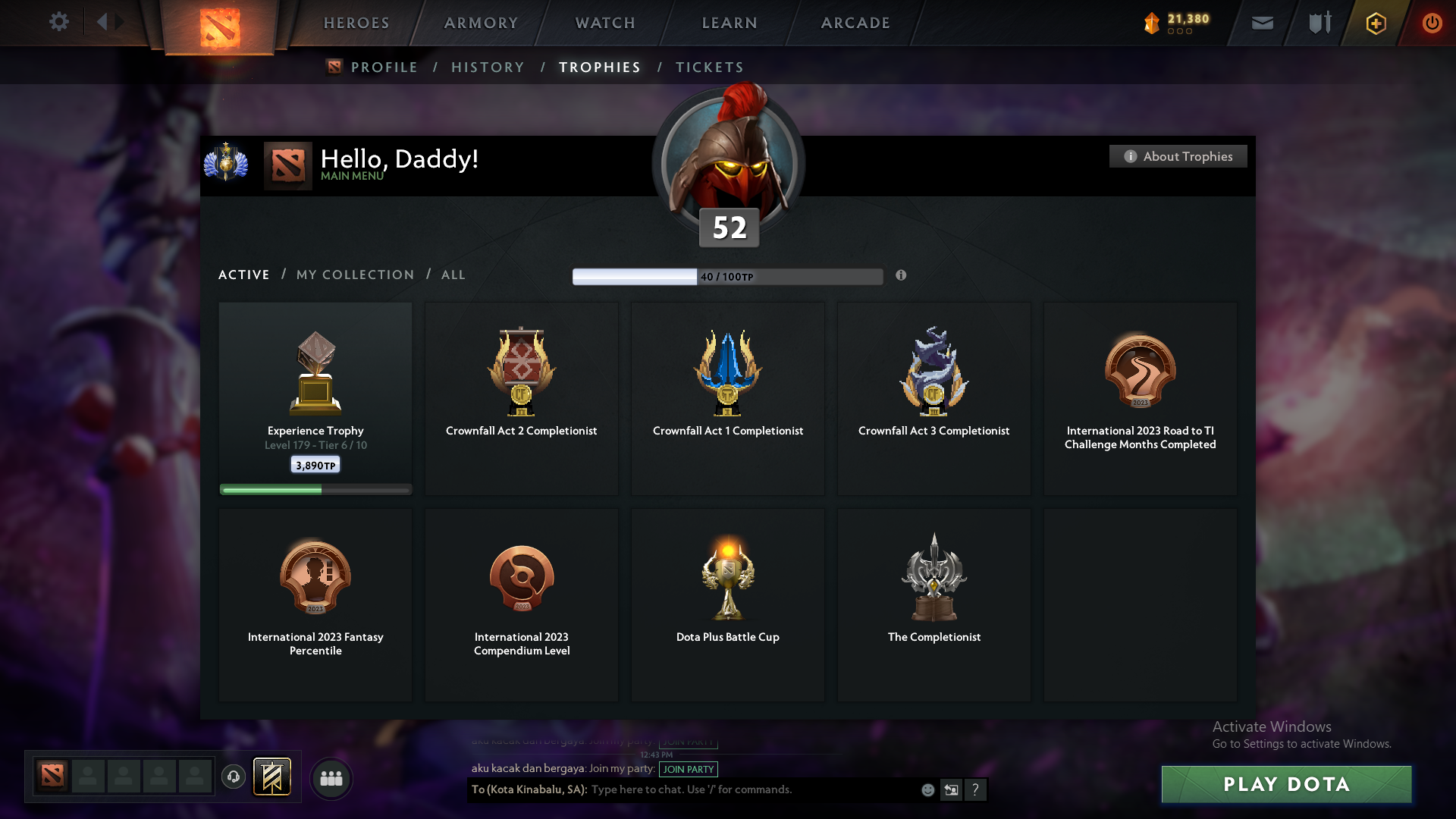Toggle the voice chat headset icon
The image size is (1456, 819).
[233, 777]
